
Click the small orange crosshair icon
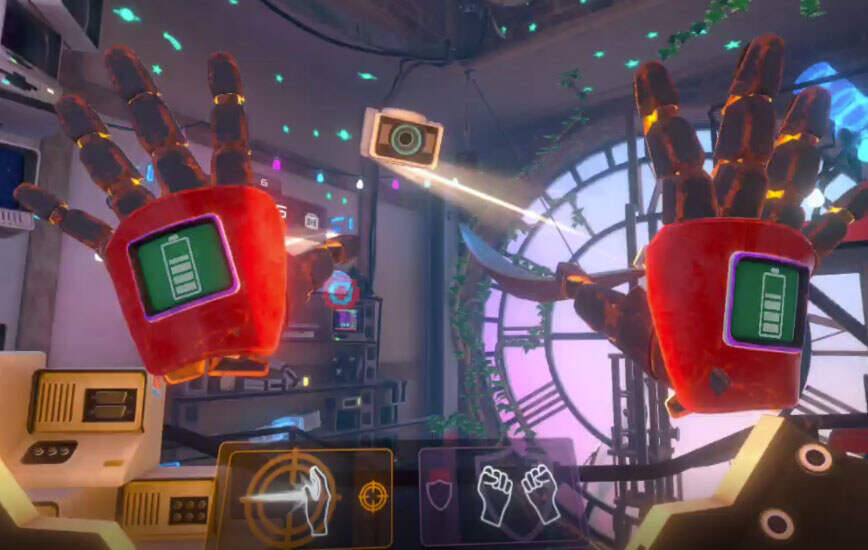pyautogui.click(x=372, y=497)
